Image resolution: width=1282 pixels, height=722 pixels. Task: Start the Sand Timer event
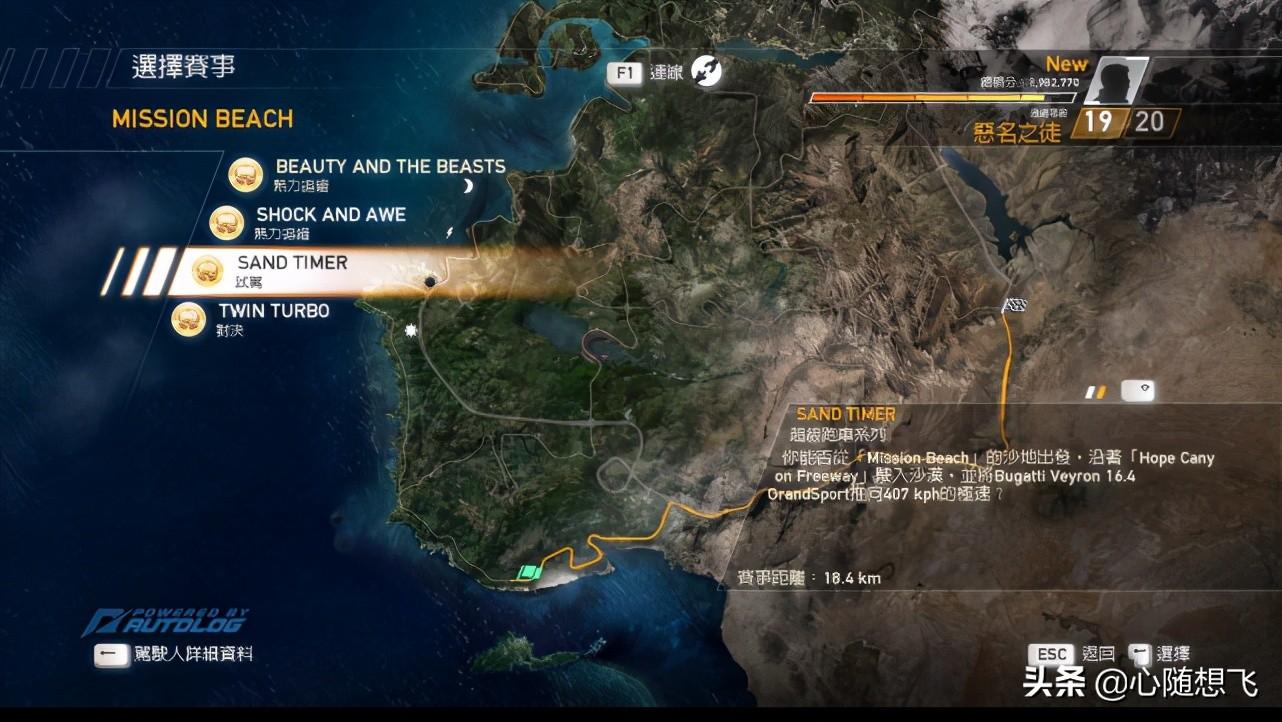(x=292, y=263)
